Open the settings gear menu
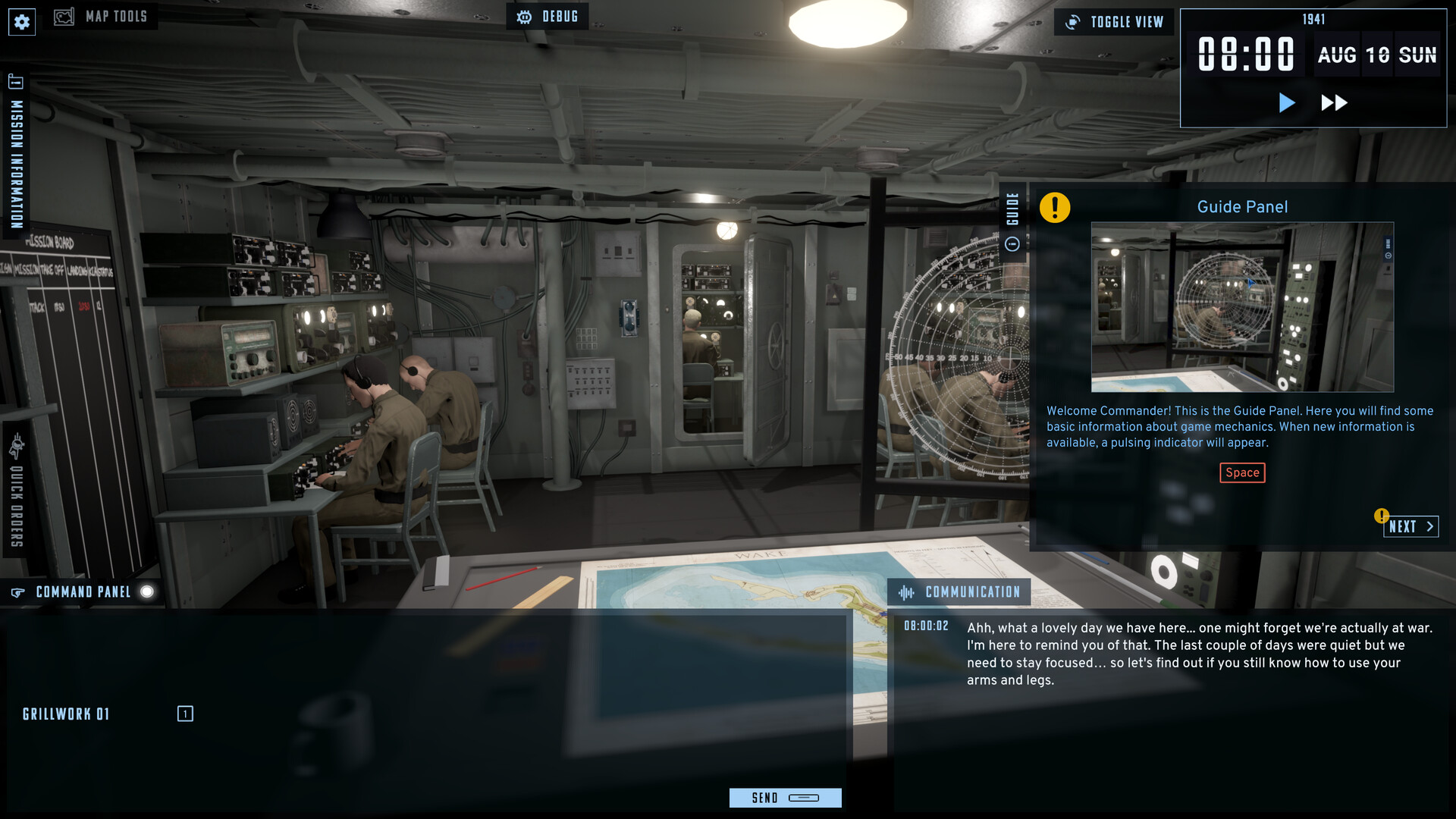1456x819 pixels. coord(21,21)
